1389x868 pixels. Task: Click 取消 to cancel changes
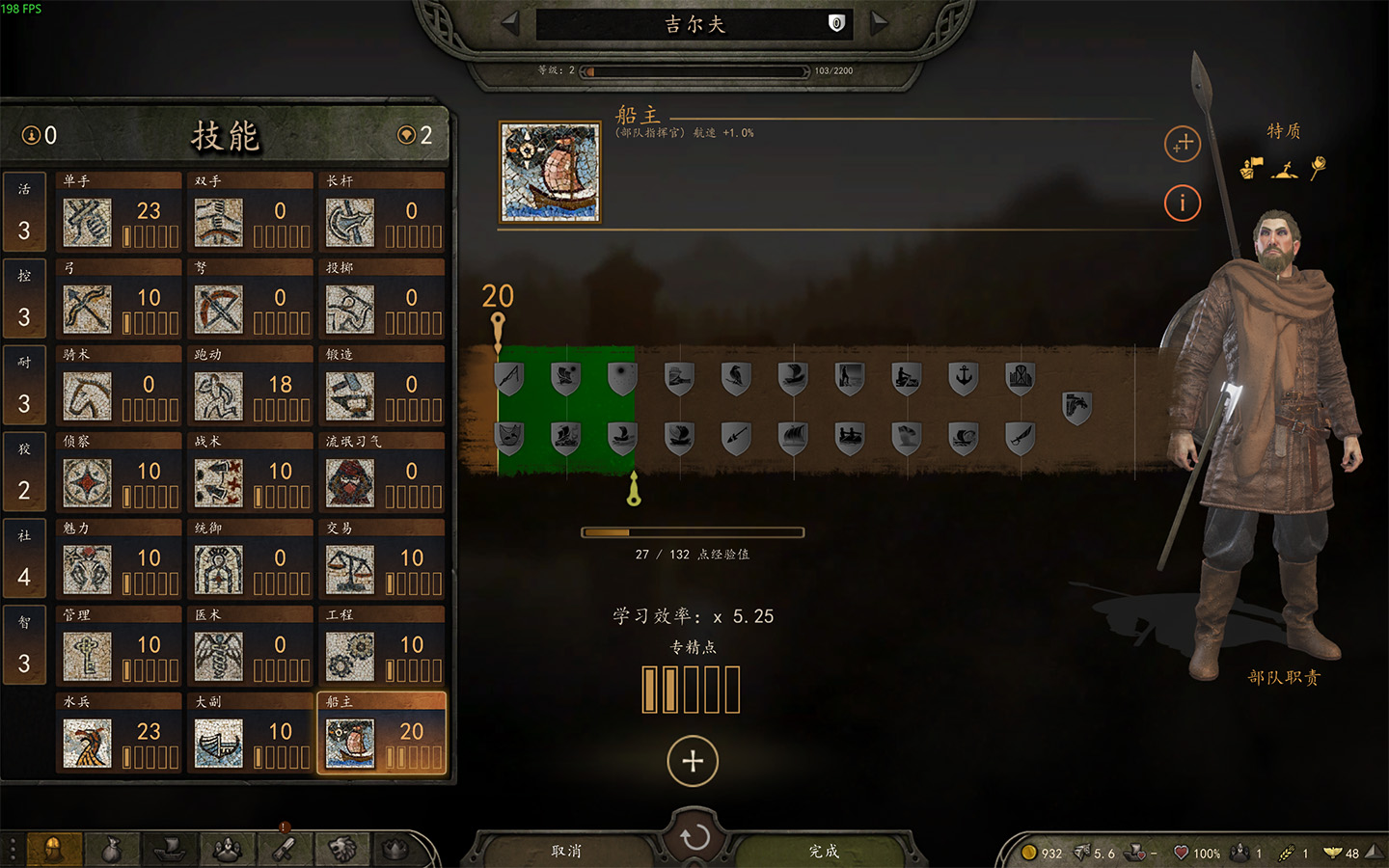coord(566,851)
